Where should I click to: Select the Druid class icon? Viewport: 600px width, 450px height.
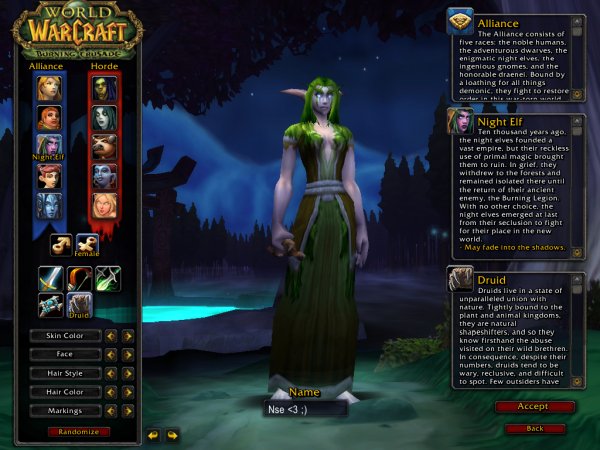pyautogui.click(x=79, y=305)
